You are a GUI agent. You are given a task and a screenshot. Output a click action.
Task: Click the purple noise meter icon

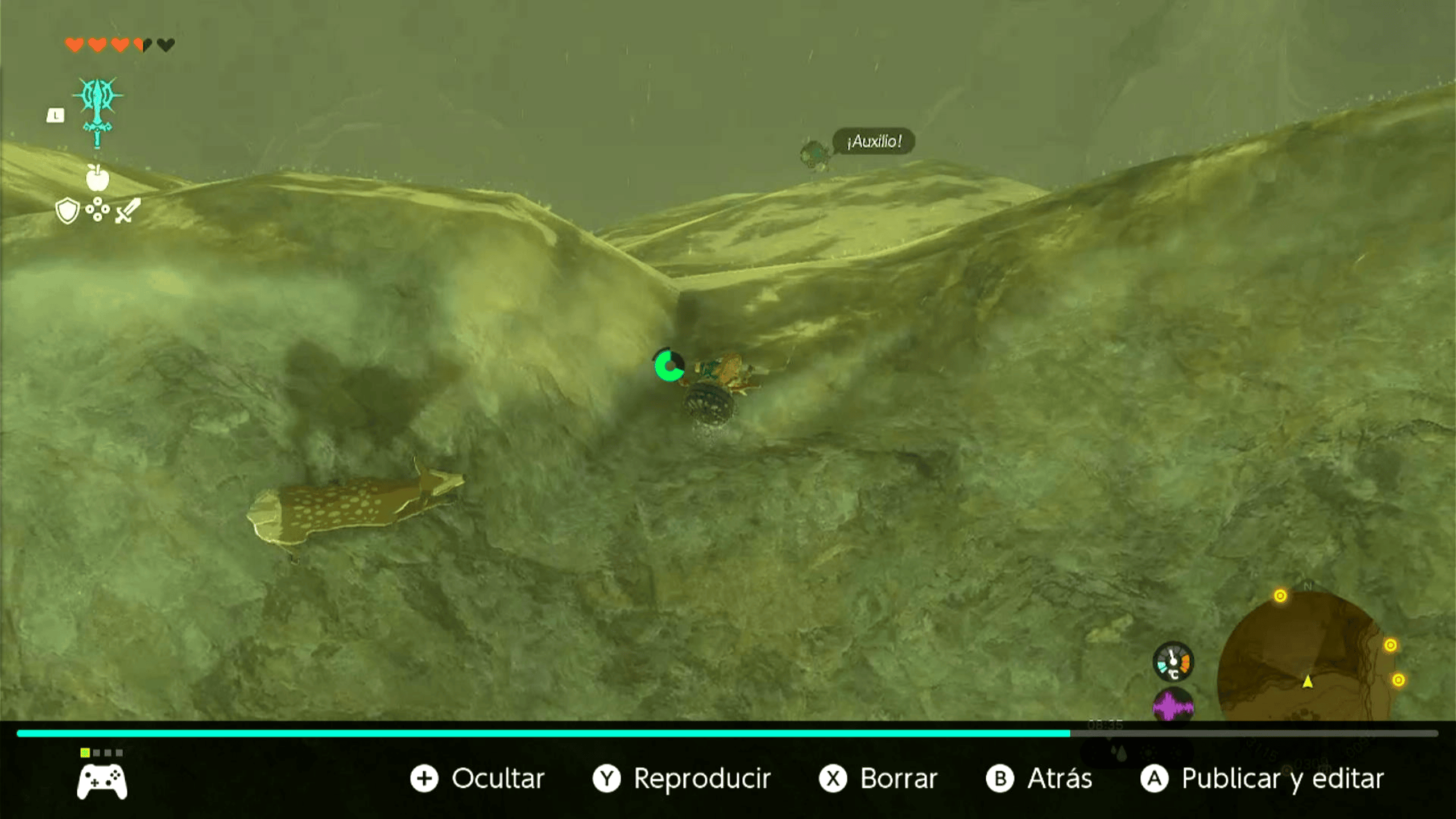point(1173,706)
